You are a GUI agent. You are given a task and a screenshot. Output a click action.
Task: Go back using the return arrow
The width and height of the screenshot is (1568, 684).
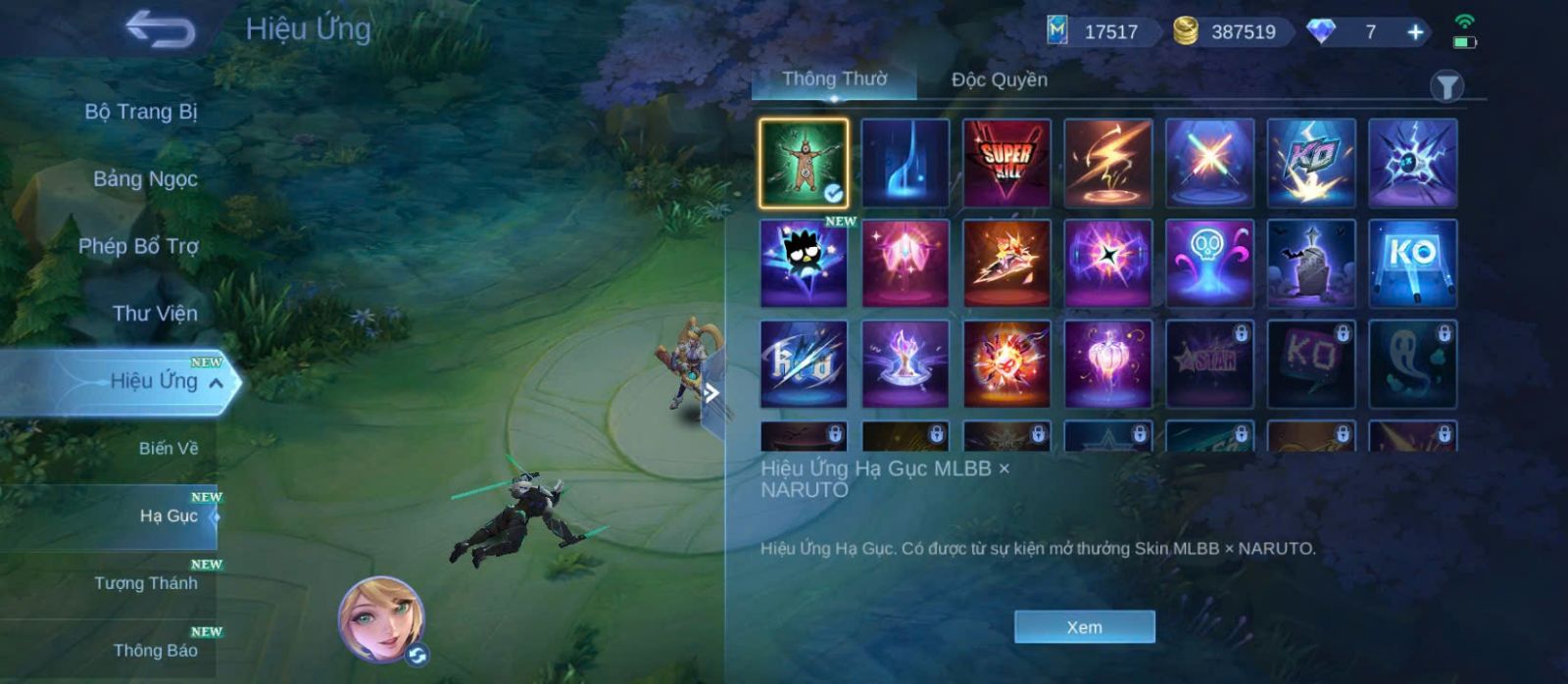click(x=160, y=29)
